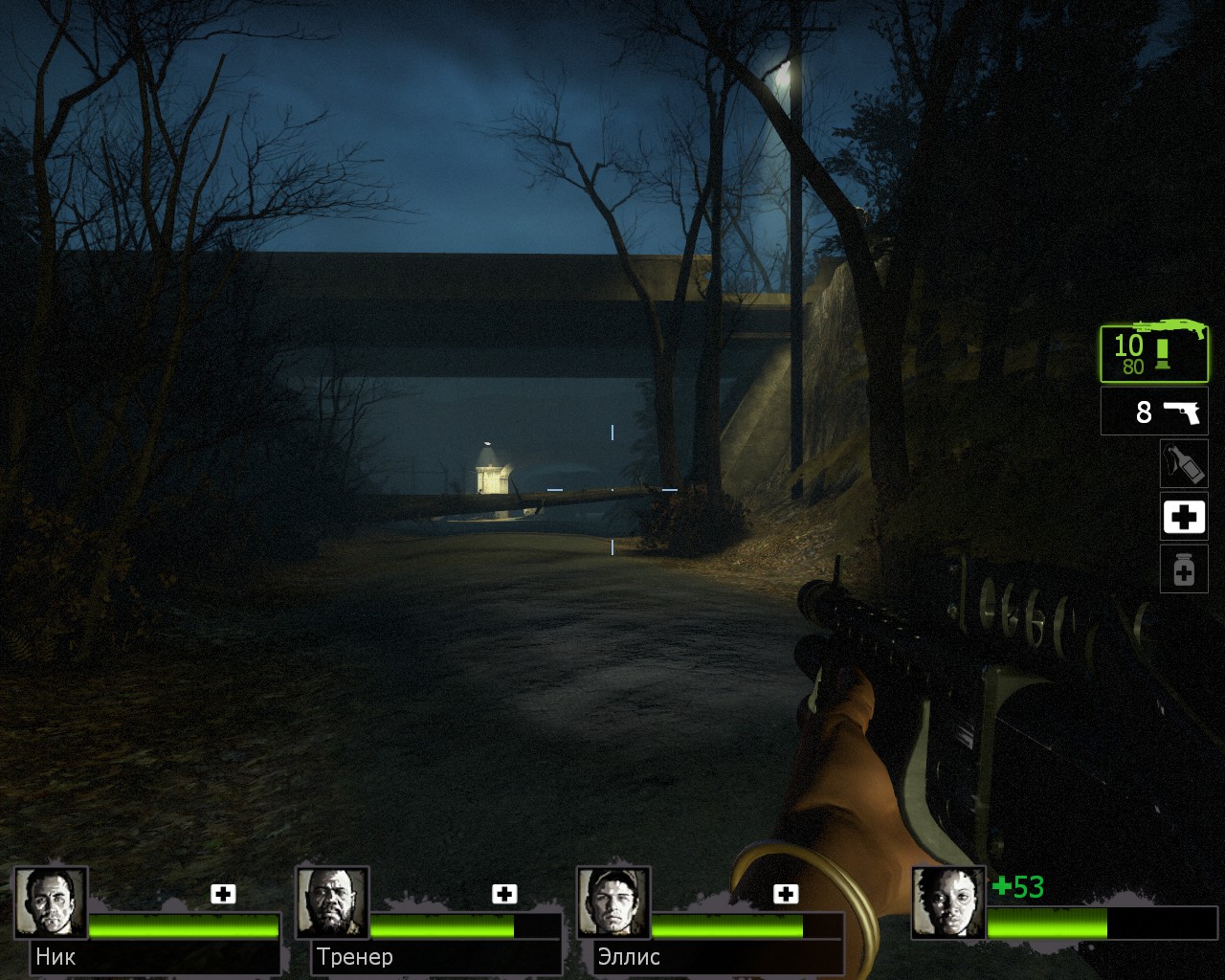Click the medkit icon above Эллис

[786, 894]
